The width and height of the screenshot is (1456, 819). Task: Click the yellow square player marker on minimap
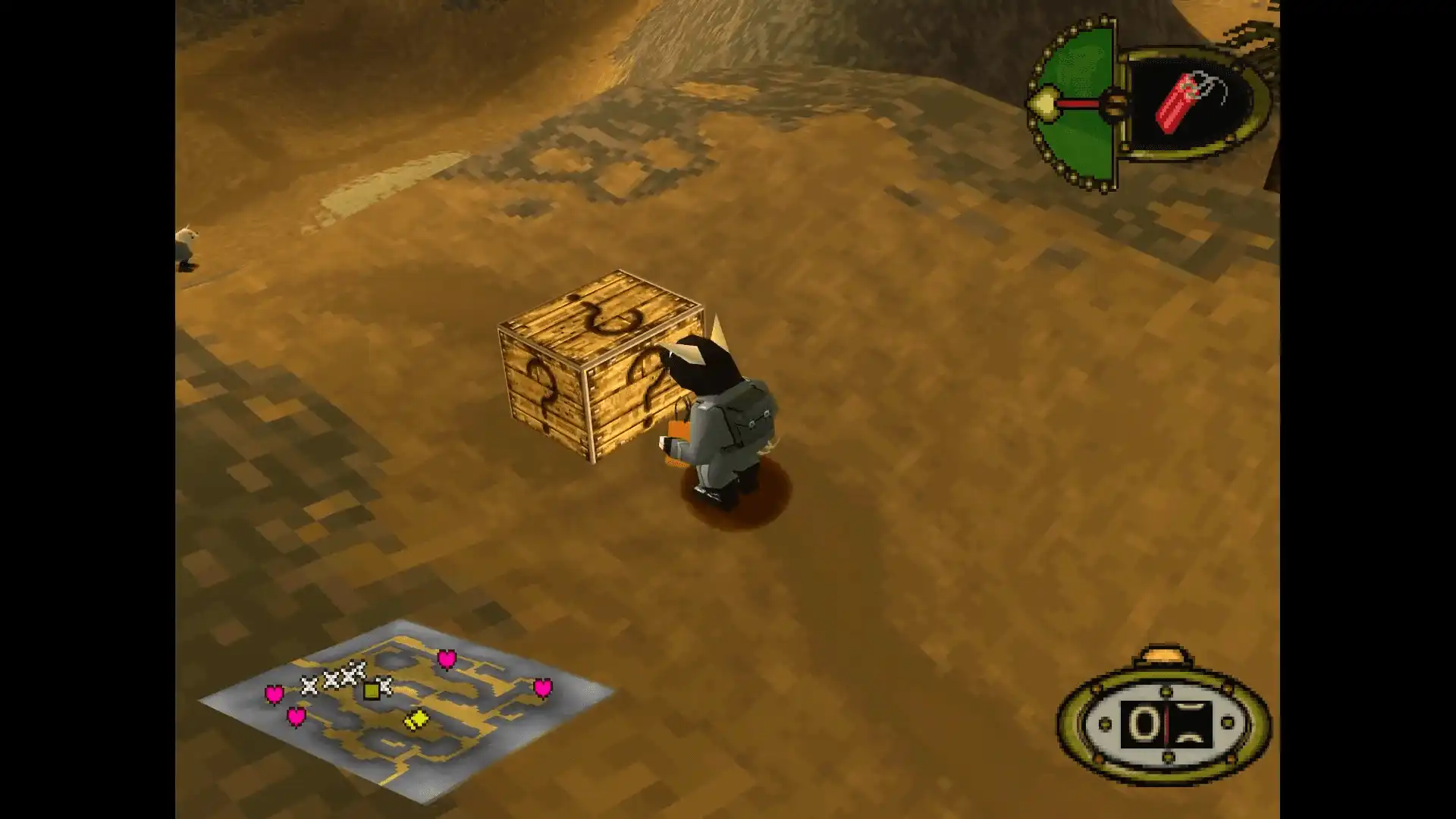pos(372,690)
